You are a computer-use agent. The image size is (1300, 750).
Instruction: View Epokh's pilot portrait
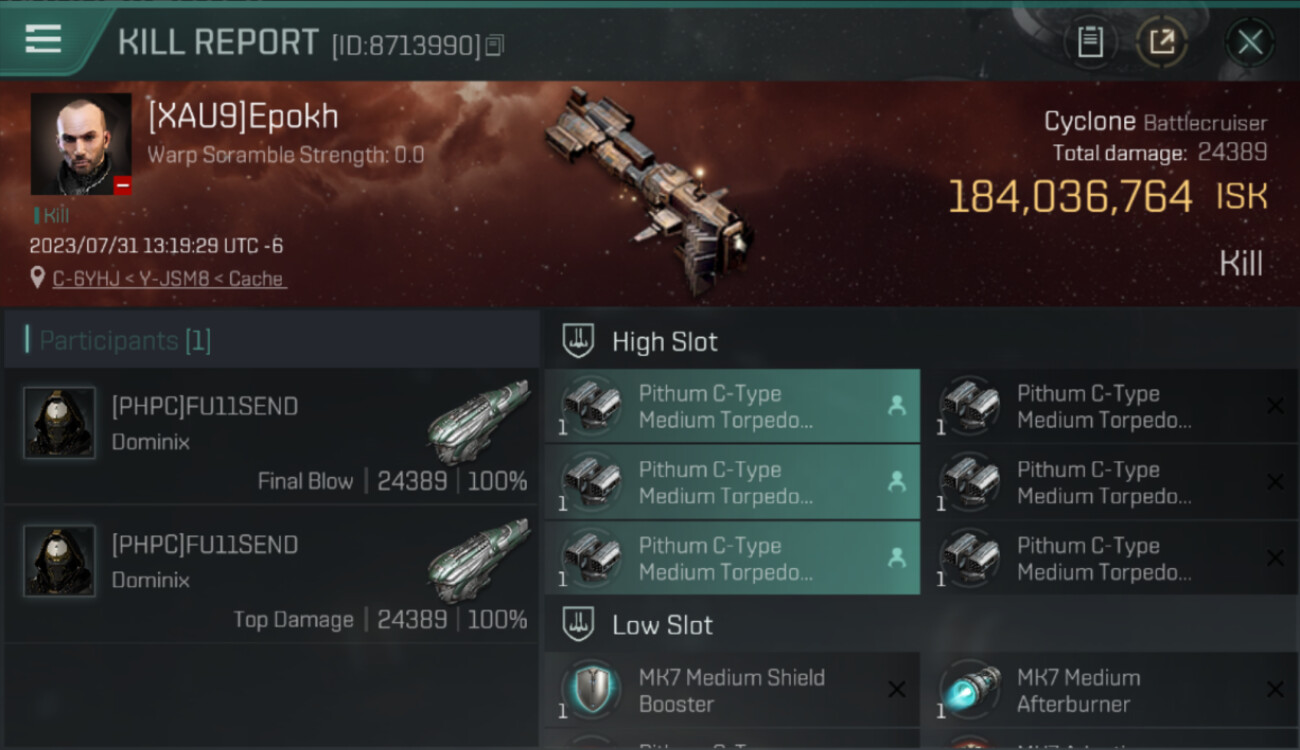pos(81,144)
